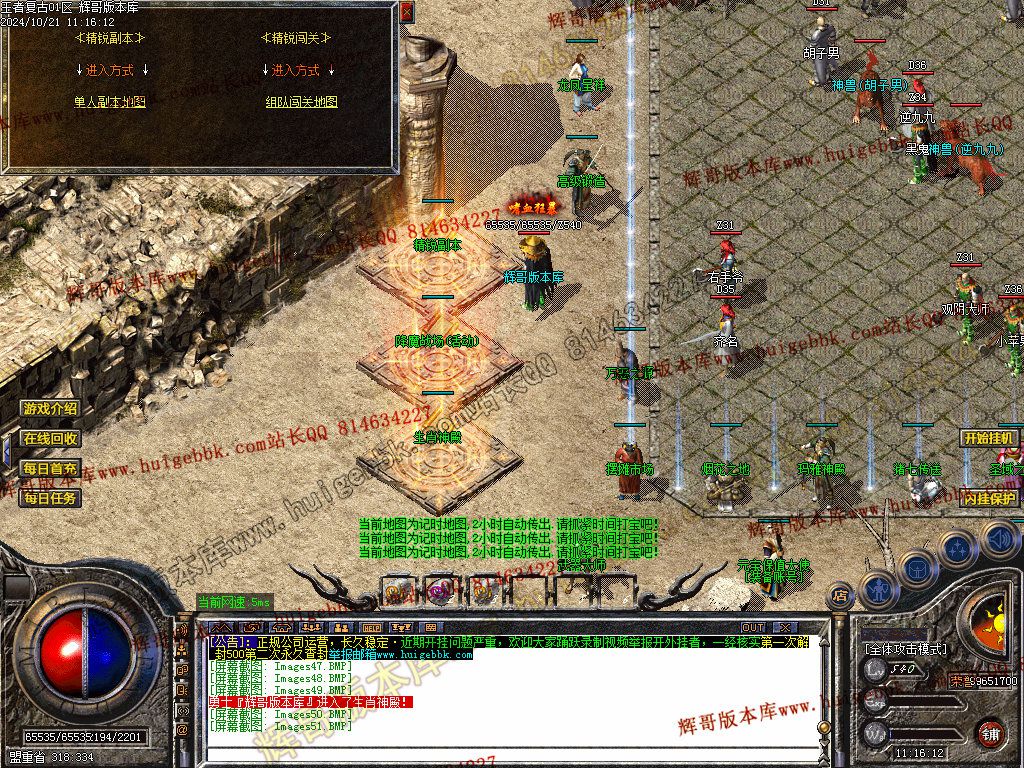
Task: Close the elite dungeon dialog panel
Action: (406, 12)
